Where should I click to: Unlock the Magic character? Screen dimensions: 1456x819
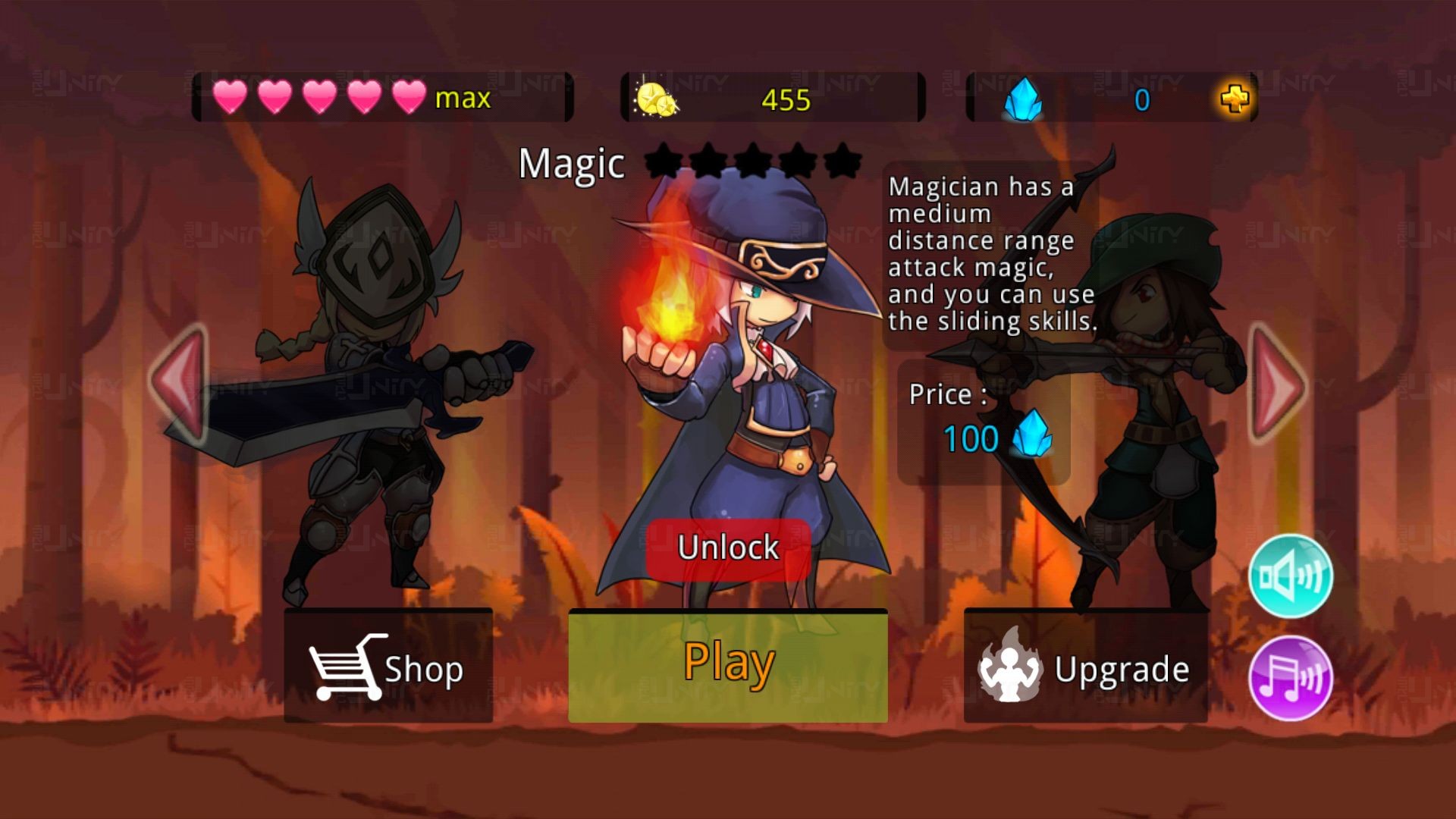(728, 548)
